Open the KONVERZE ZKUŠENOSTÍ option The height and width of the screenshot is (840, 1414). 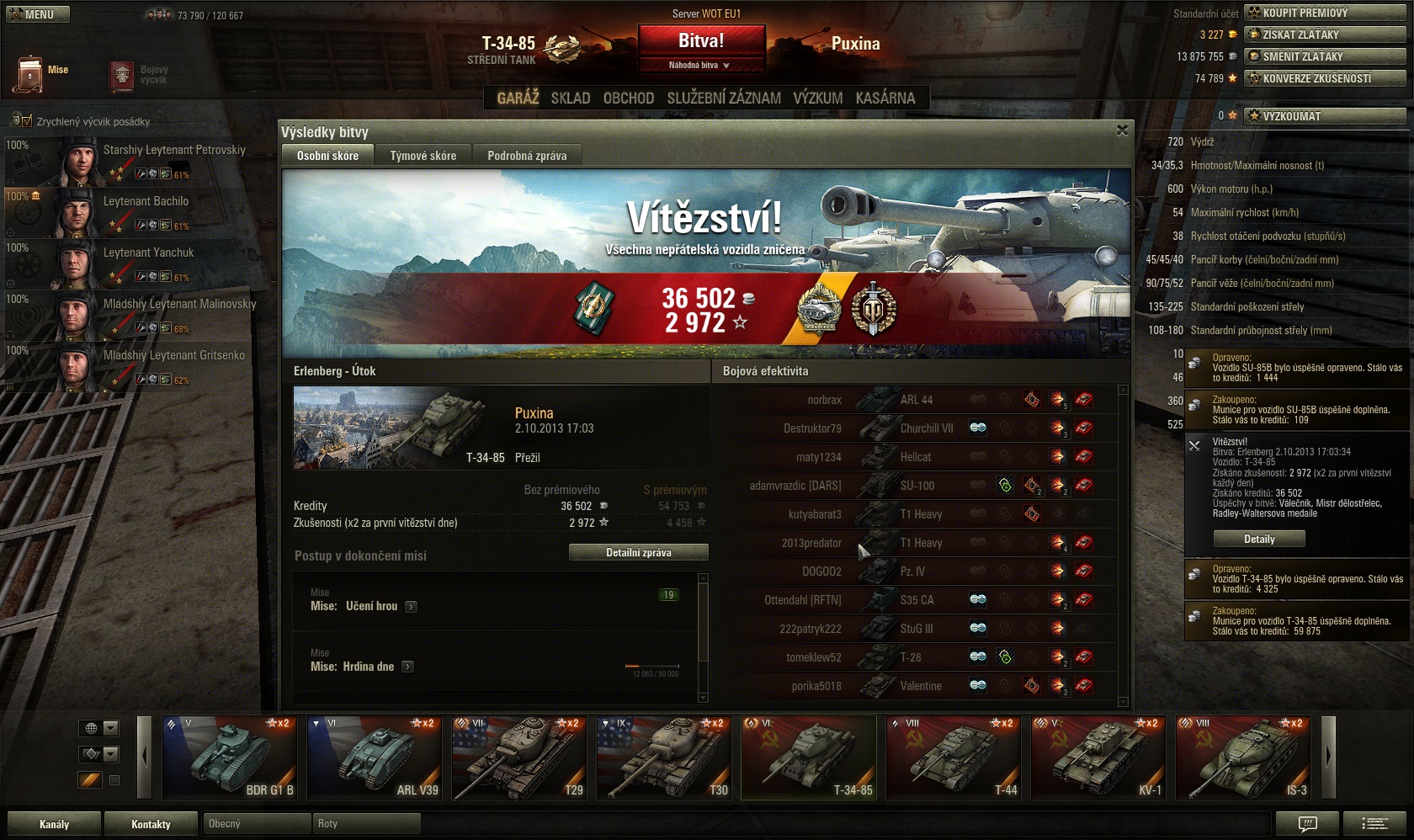pos(1325,78)
